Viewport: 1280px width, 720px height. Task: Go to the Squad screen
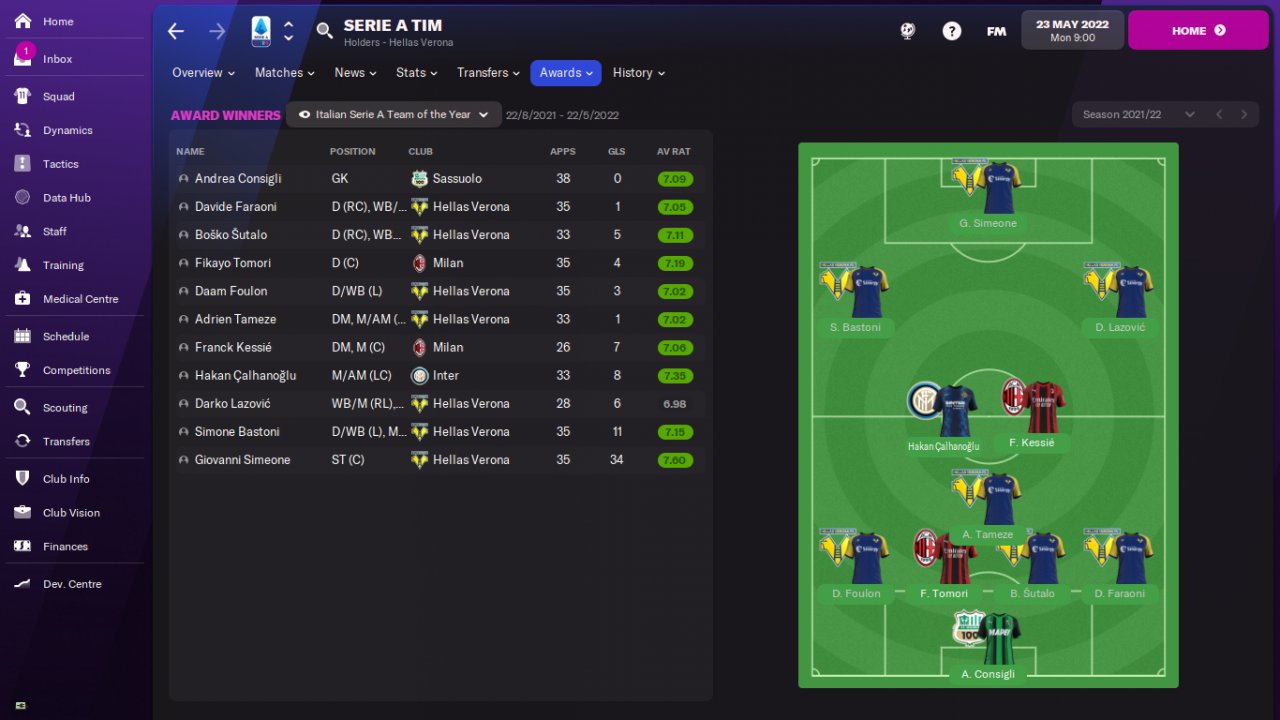[58, 97]
